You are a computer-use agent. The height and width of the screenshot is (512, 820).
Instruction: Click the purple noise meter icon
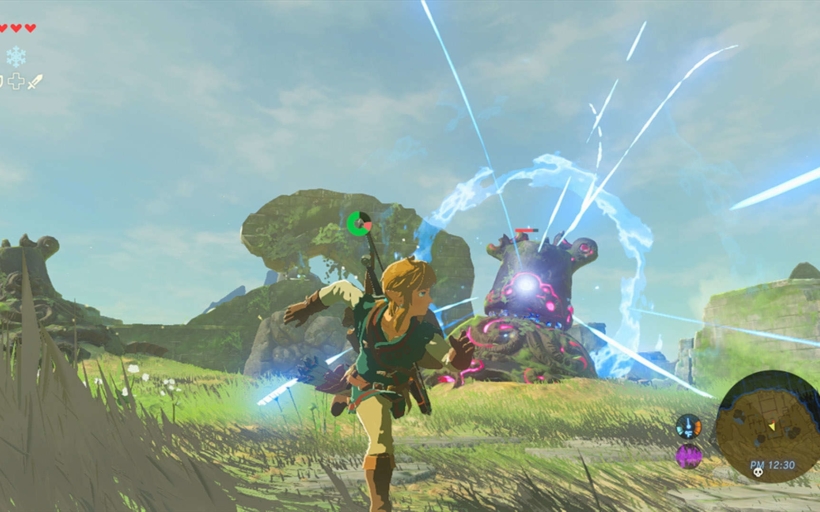(x=688, y=456)
